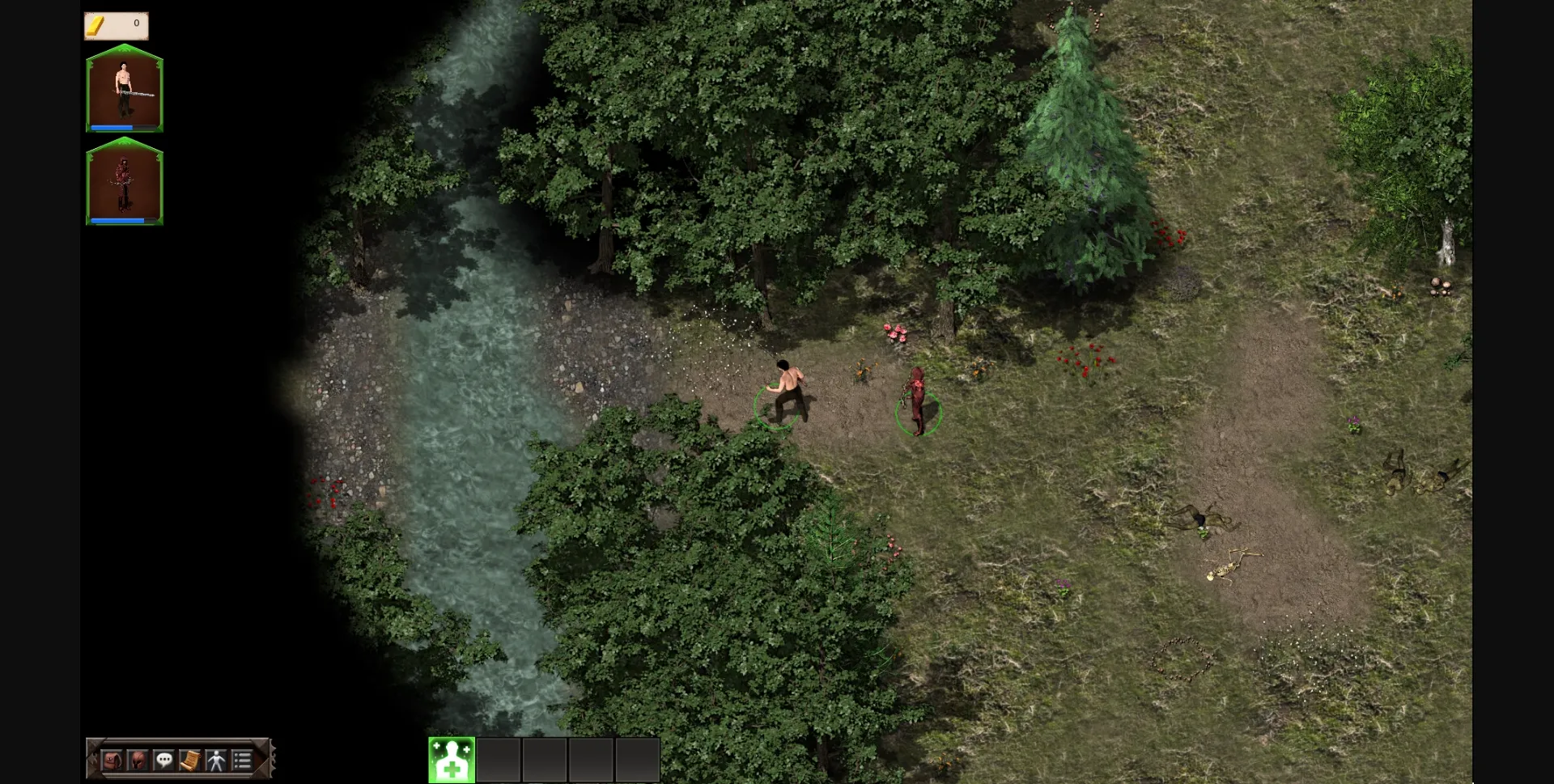This screenshot has width=1554, height=784.
Task: Click the first empty quickbar slot
Action: click(x=499, y=759)
